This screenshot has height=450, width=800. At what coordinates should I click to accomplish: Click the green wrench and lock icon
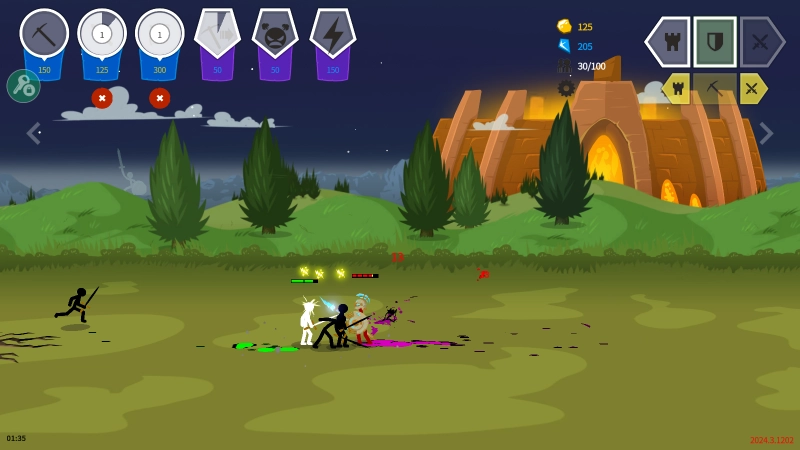tap(23, 86)
